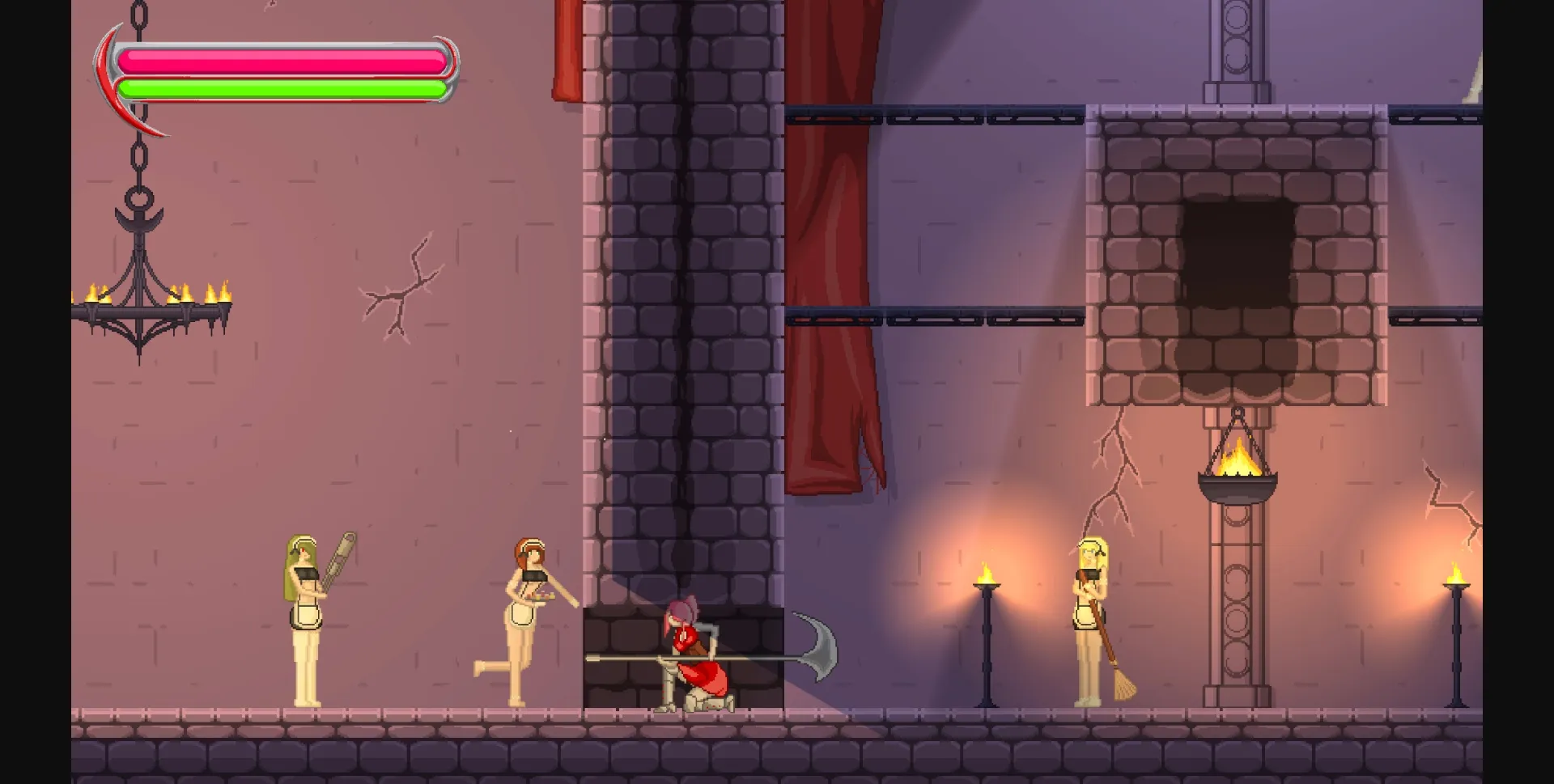The image size is (1554, 784).
Task: Click the upper red curtain near the tower top
Action: (567, 49)
